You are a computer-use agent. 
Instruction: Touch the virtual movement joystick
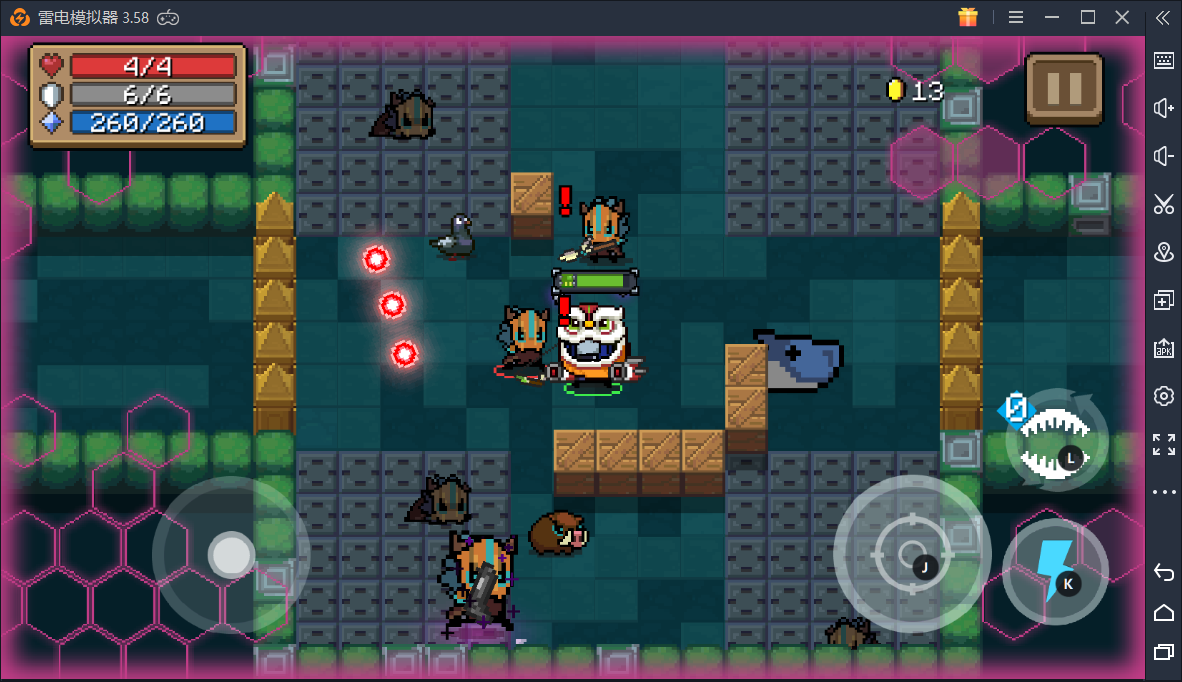231,553
